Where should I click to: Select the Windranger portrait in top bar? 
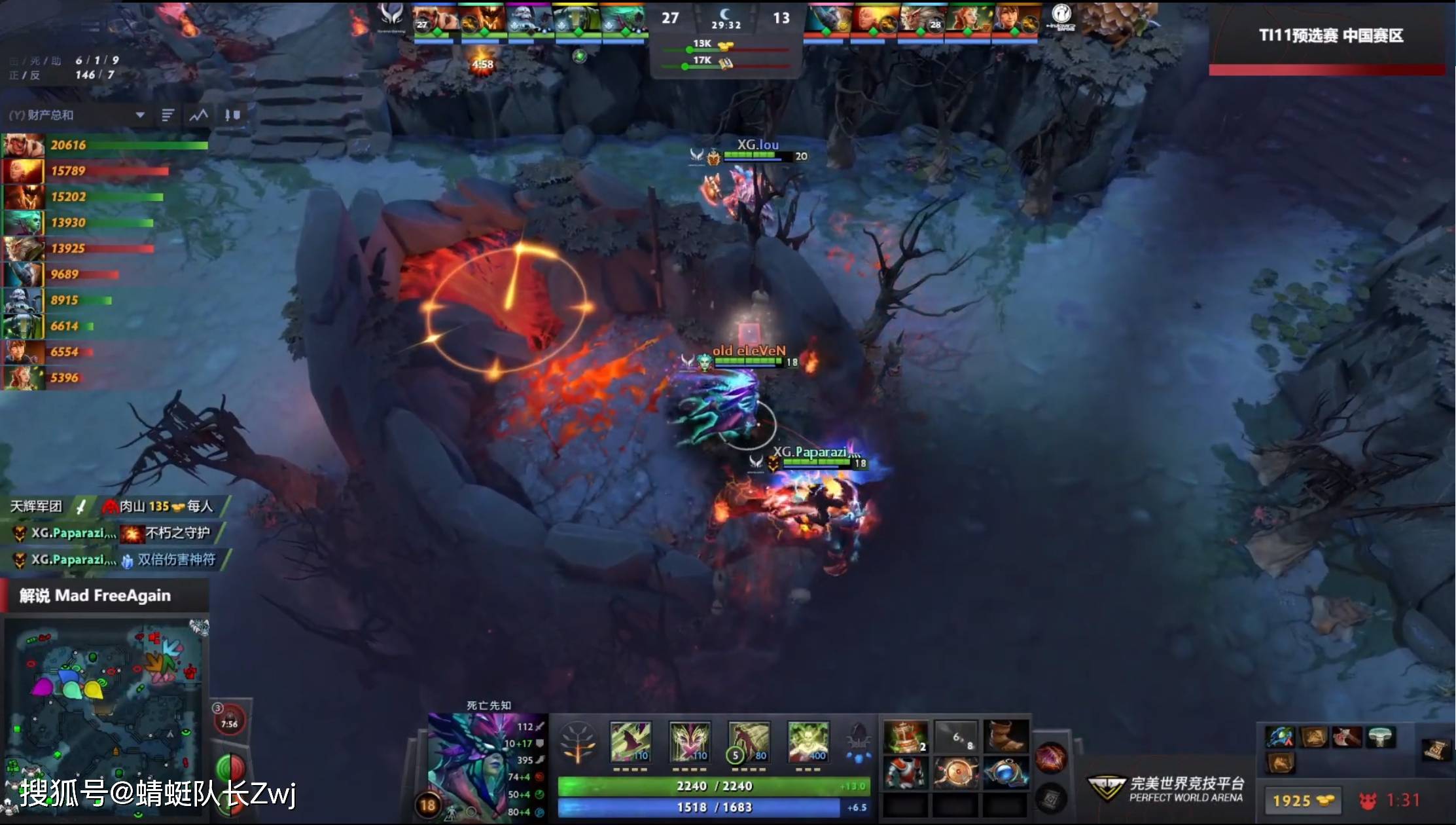pos(967,20)
